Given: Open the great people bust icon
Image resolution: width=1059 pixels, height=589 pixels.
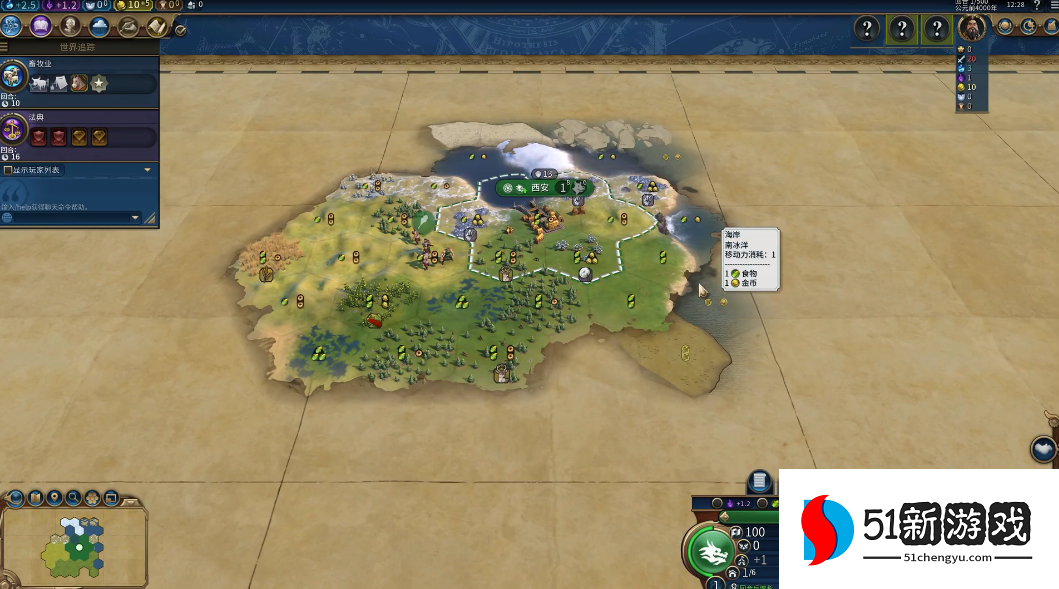Looking at the screenshot, I should coord(70,26).
